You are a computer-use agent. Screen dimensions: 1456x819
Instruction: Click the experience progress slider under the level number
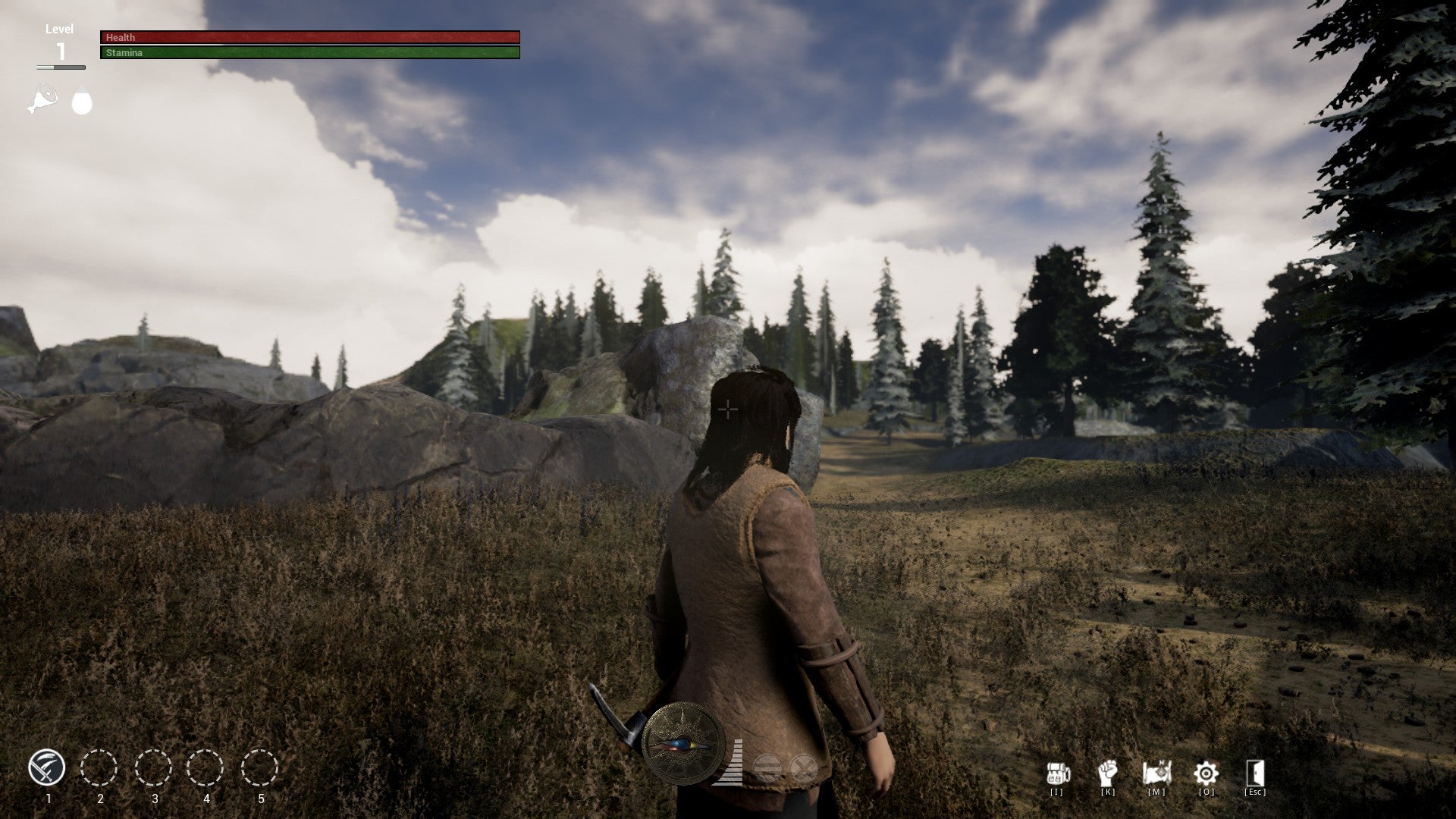tap(61, 67)
